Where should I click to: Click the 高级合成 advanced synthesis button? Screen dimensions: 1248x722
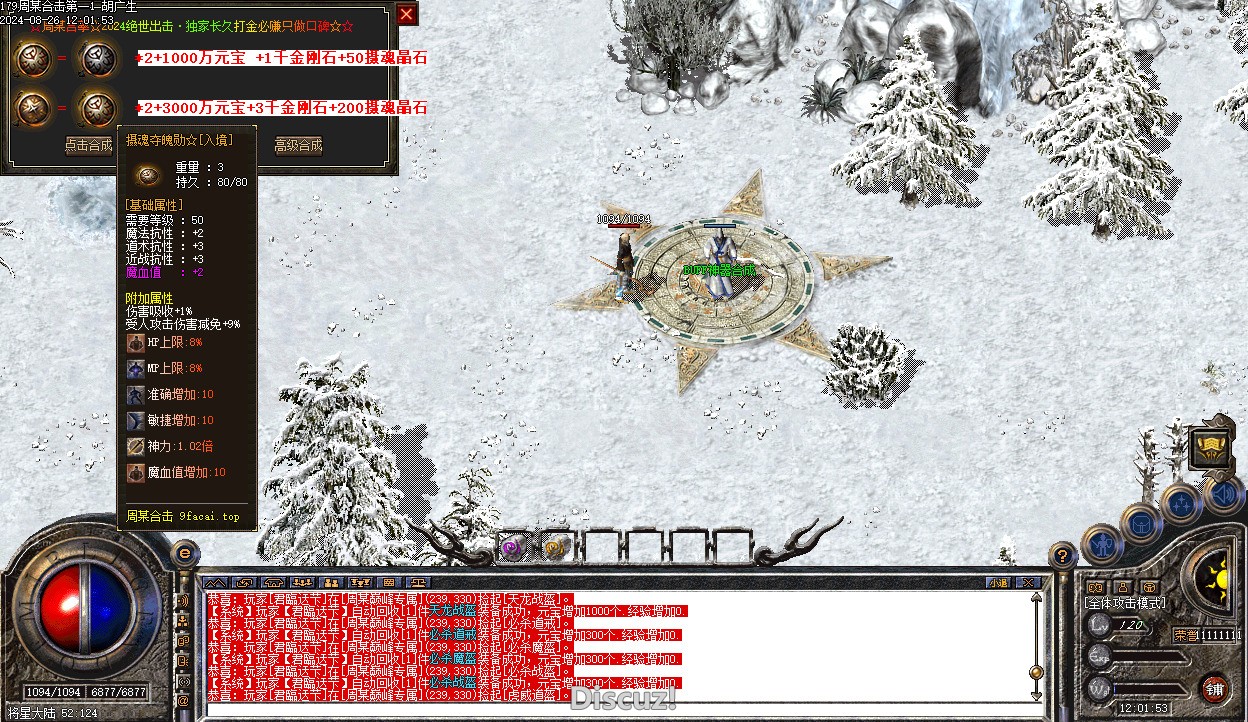tap(298, 145)
